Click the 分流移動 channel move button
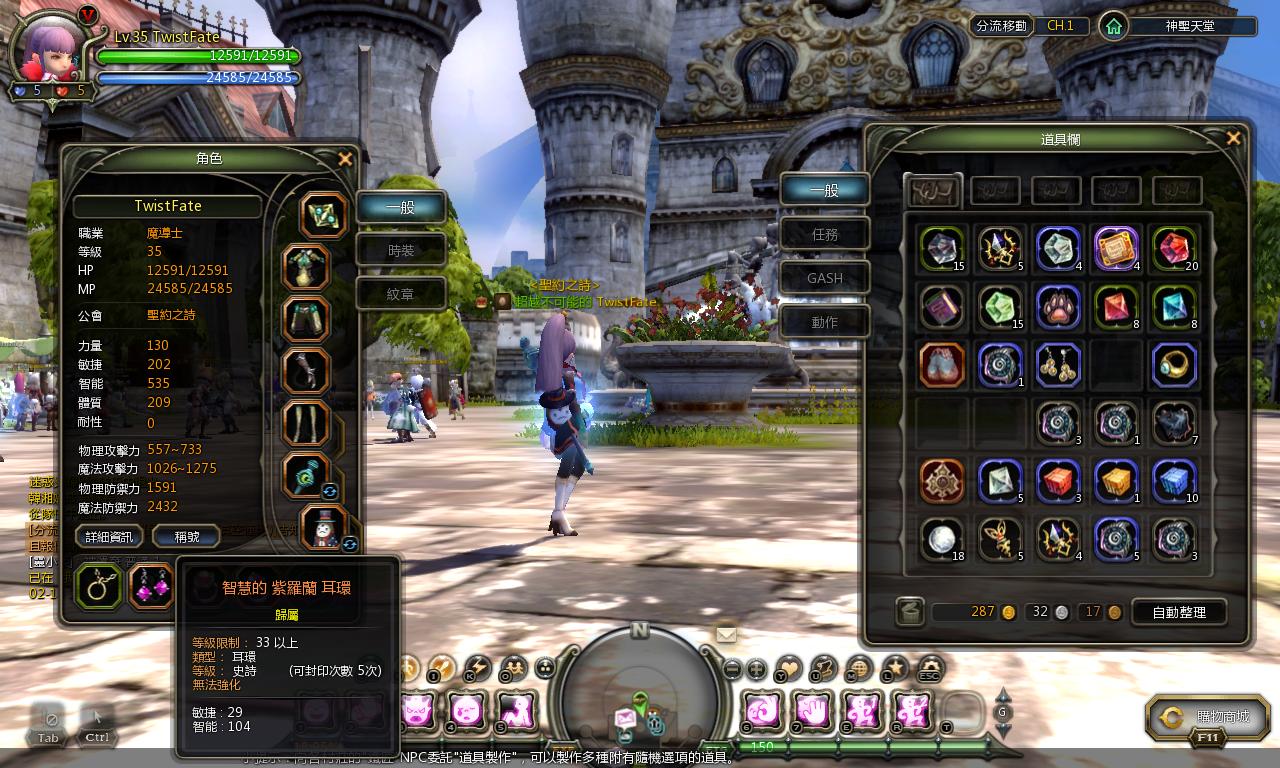Image resolution: width=1280 pixels, height=768 pixels. click(x=1001, y=26)
